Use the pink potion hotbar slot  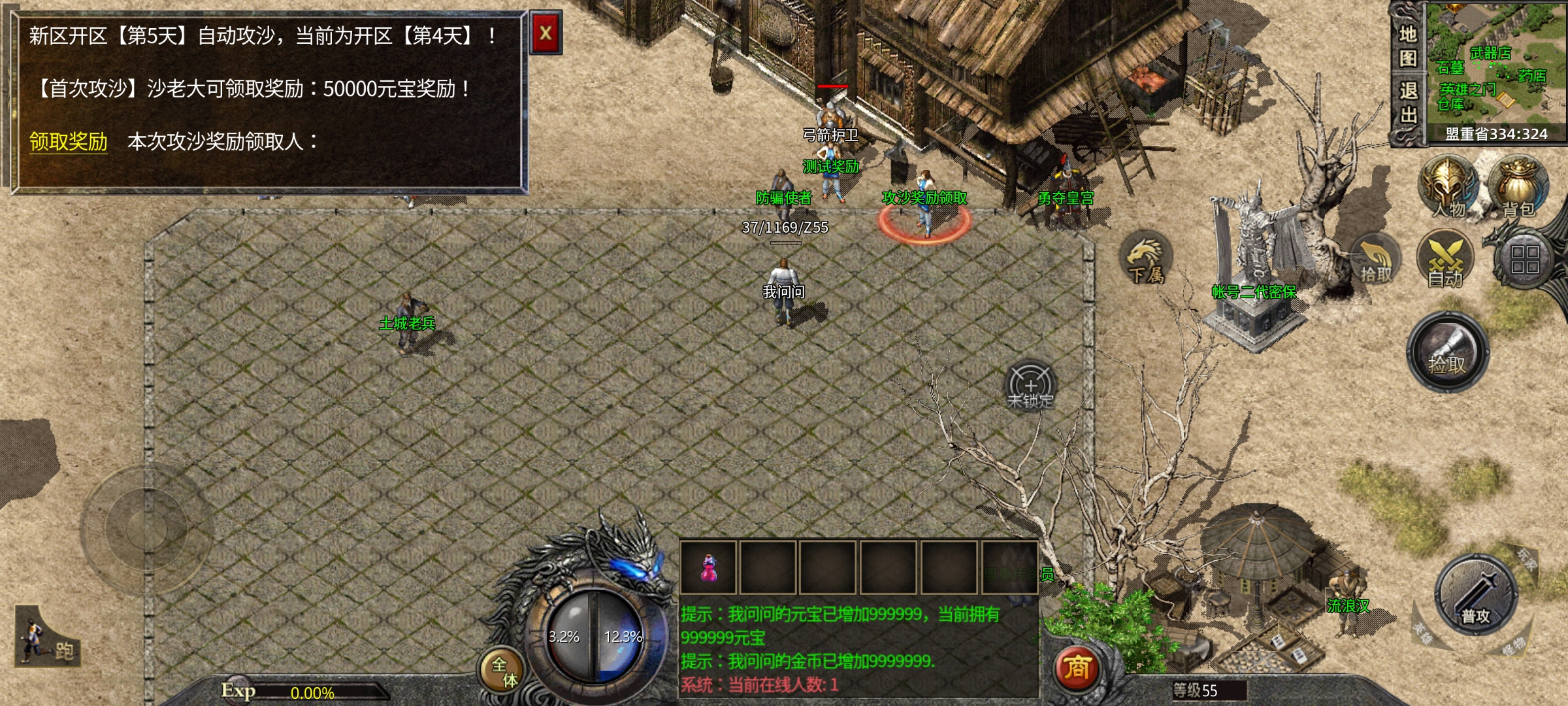[x=708, y=567]
